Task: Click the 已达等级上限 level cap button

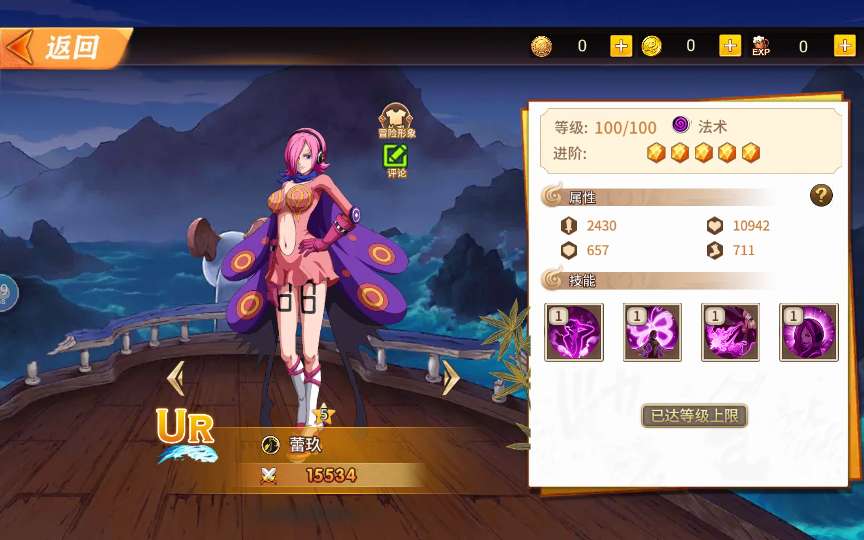Action: point(694,415)
